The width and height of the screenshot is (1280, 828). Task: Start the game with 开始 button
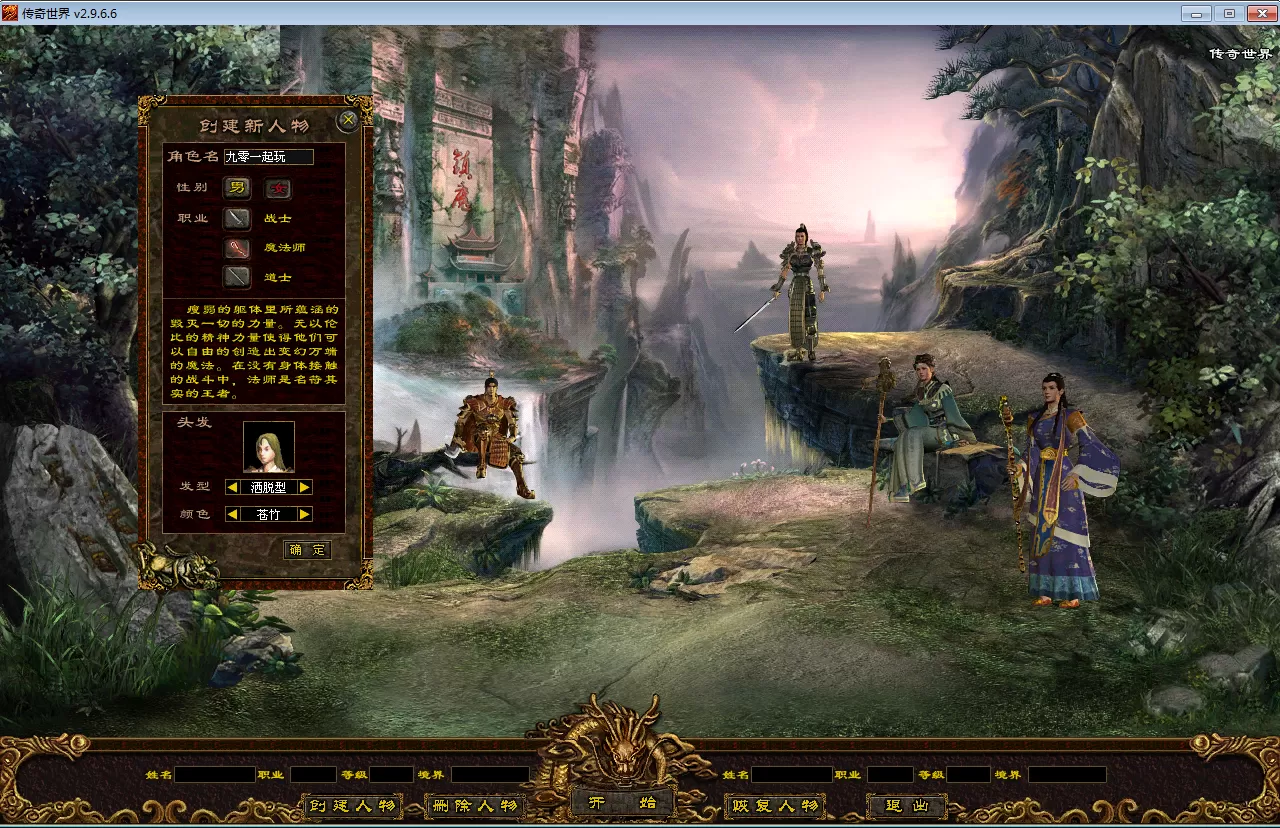621,803
